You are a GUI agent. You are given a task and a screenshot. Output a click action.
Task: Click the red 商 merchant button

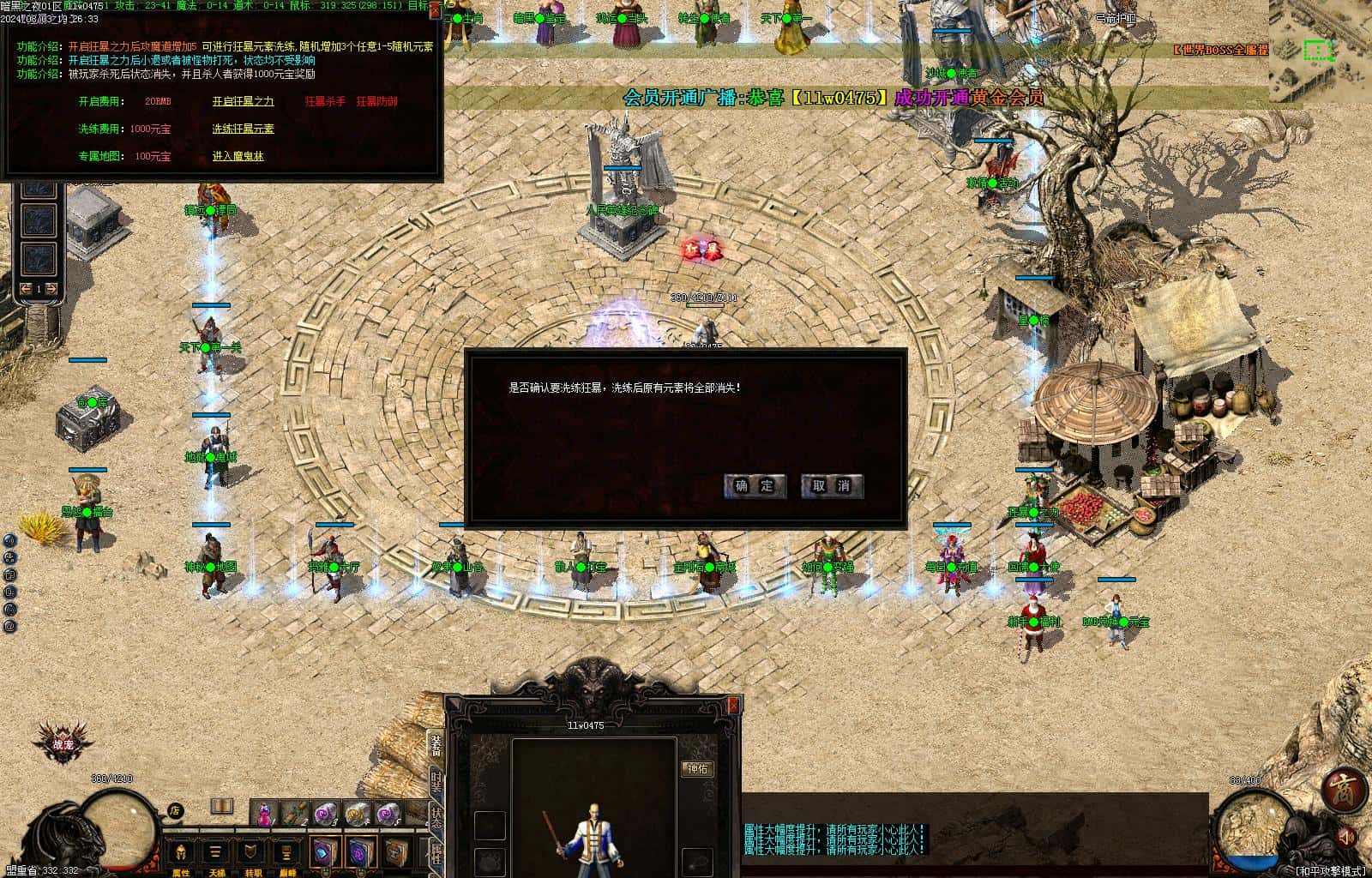pyautogui.click(x=1342, y=790)
